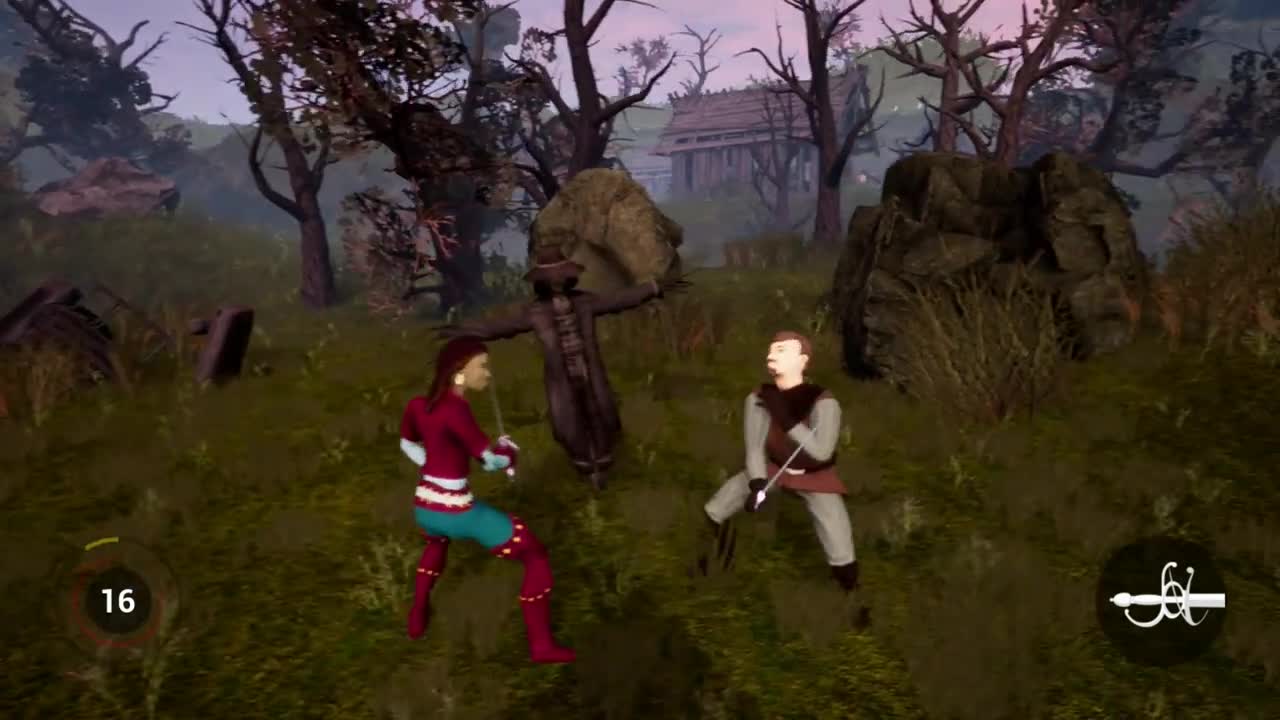Click the rapier pommel on the weapon icon
The image size is (1280, 720).
1123,601
